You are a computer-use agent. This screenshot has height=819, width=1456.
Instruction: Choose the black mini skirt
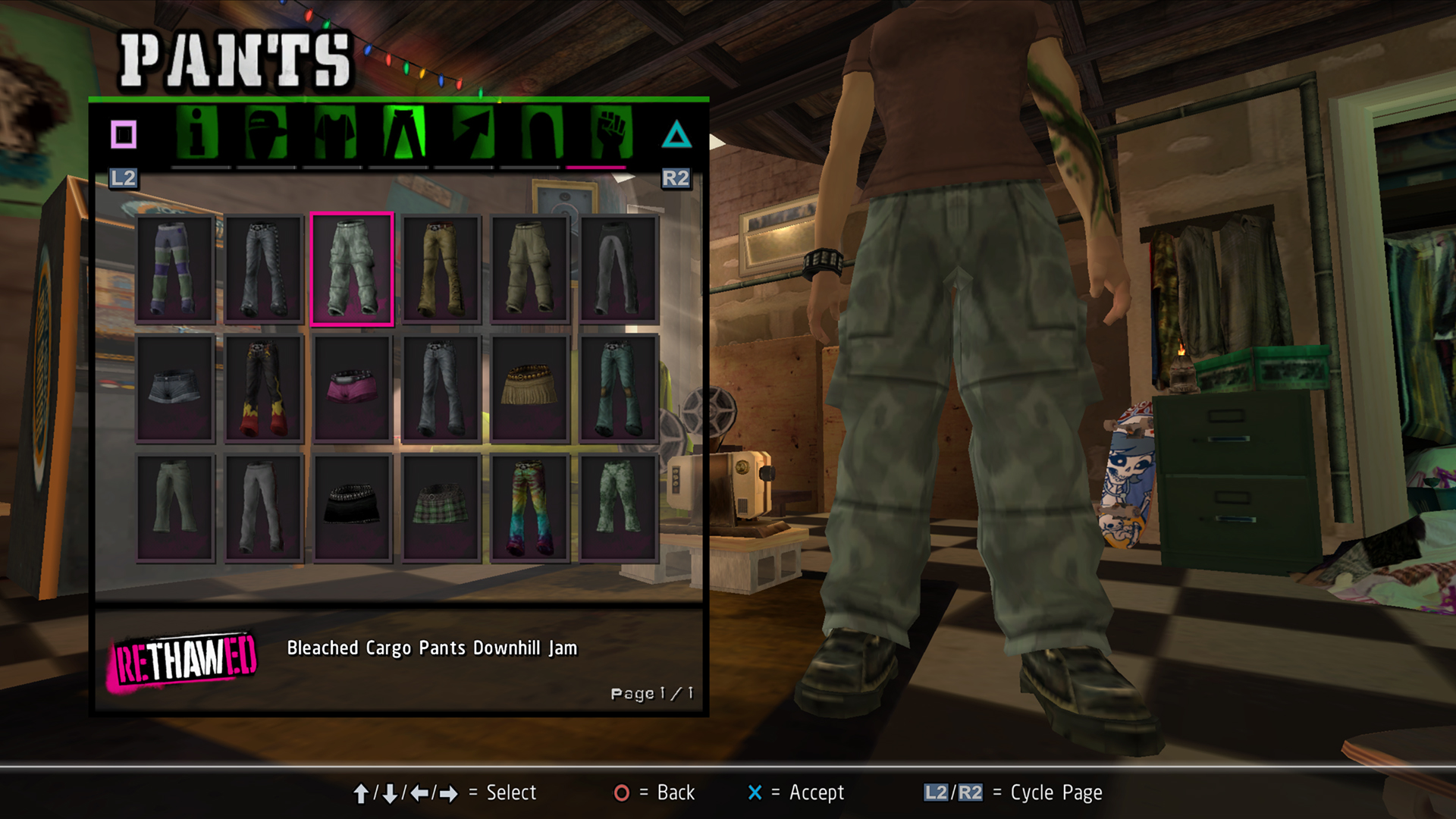[352, 507]
